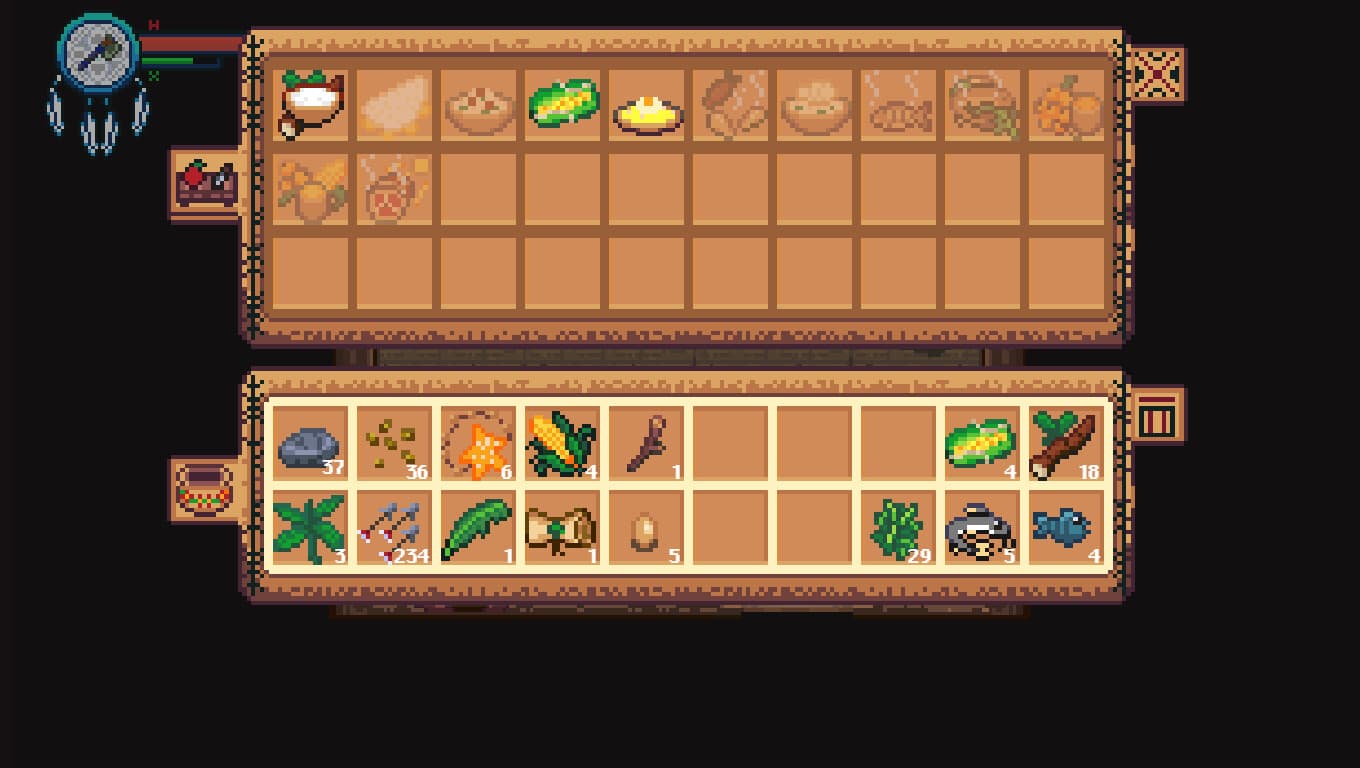Viewport: 1360px width, 768px height.
Task: Click the corn on the cob recipe
Action: tap(563, 105)
